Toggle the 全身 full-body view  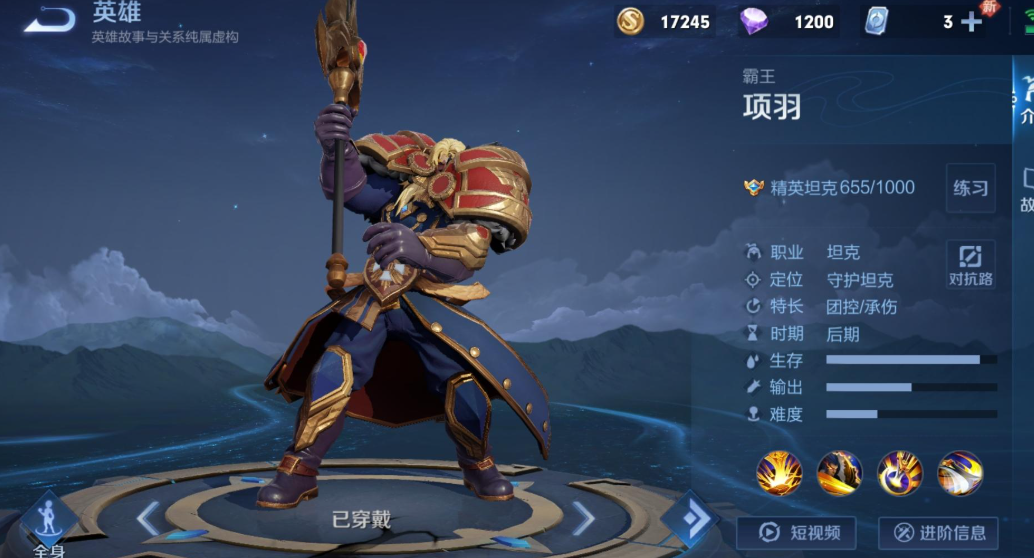(48, 526)
